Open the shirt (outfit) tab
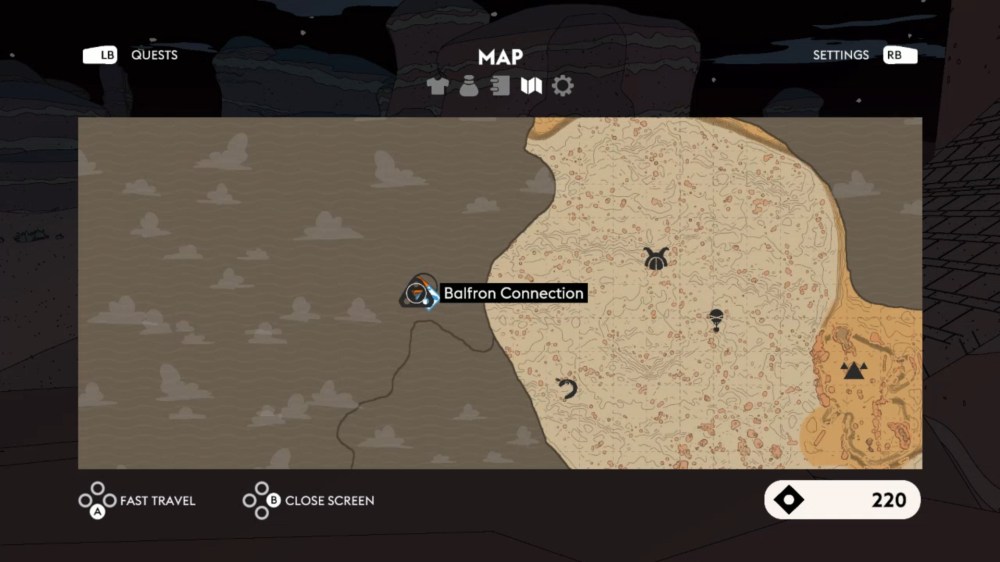The height and width of the screenshot is (562, 1000). pyautogui.click(x=437, y=87)
